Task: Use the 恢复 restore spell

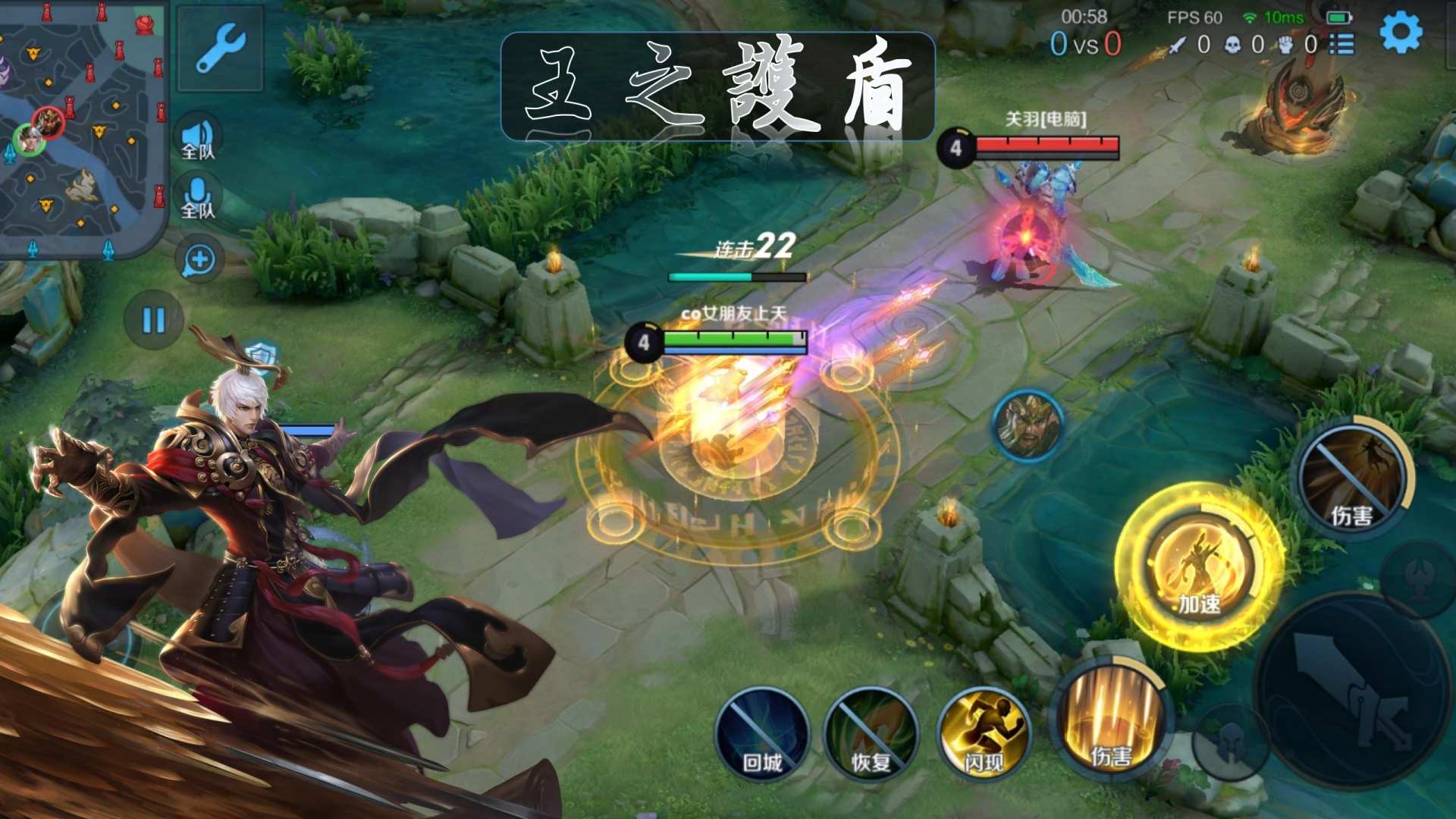Action: (x=871, y=734)
